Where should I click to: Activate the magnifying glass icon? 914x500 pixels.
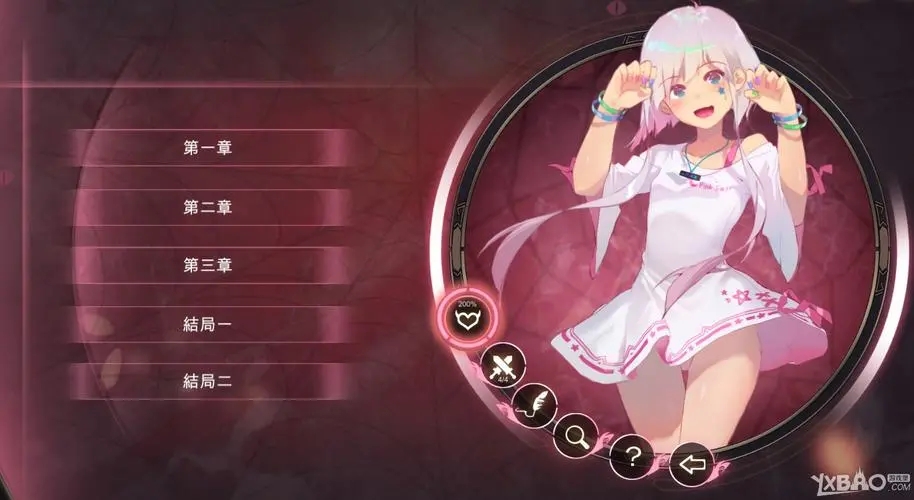[578, 433]
